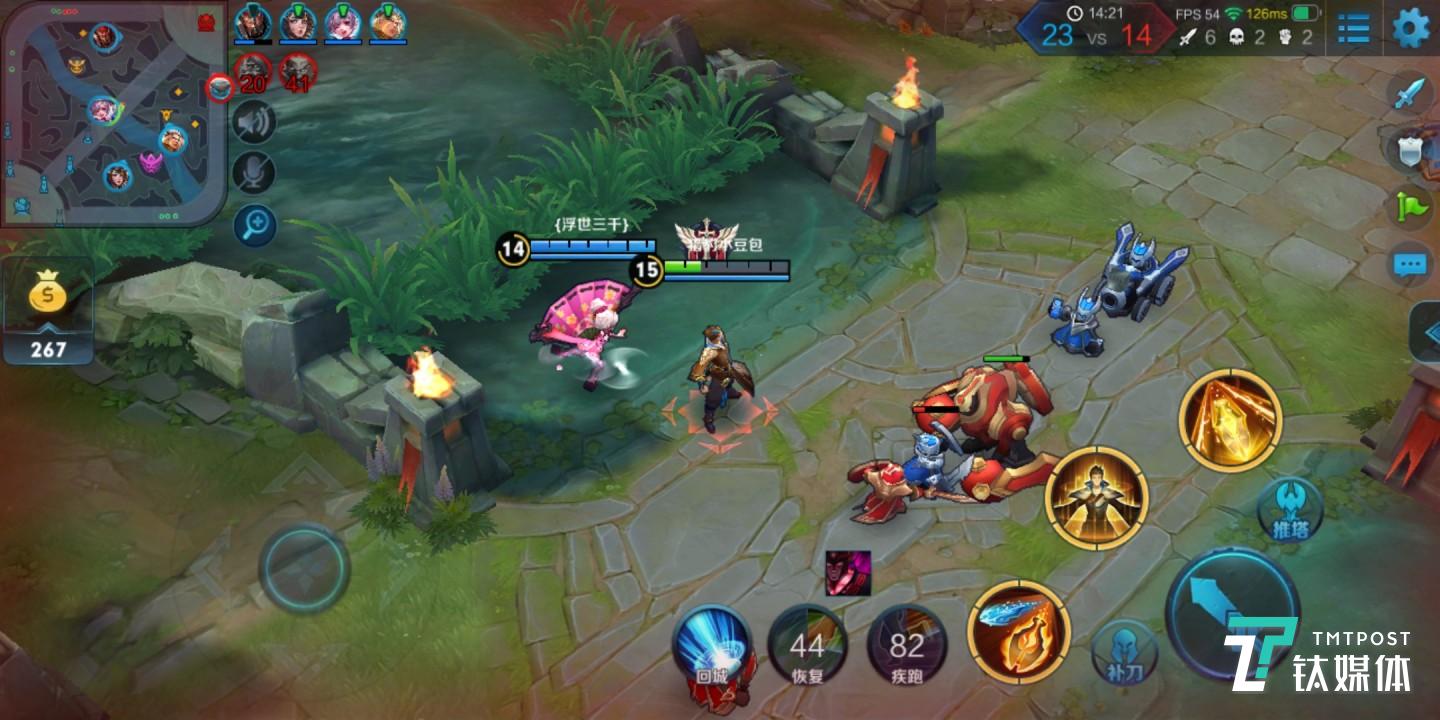Screen dimensions: 1440x720
Task: Click the minimap
Action: (x=113, y=112)
